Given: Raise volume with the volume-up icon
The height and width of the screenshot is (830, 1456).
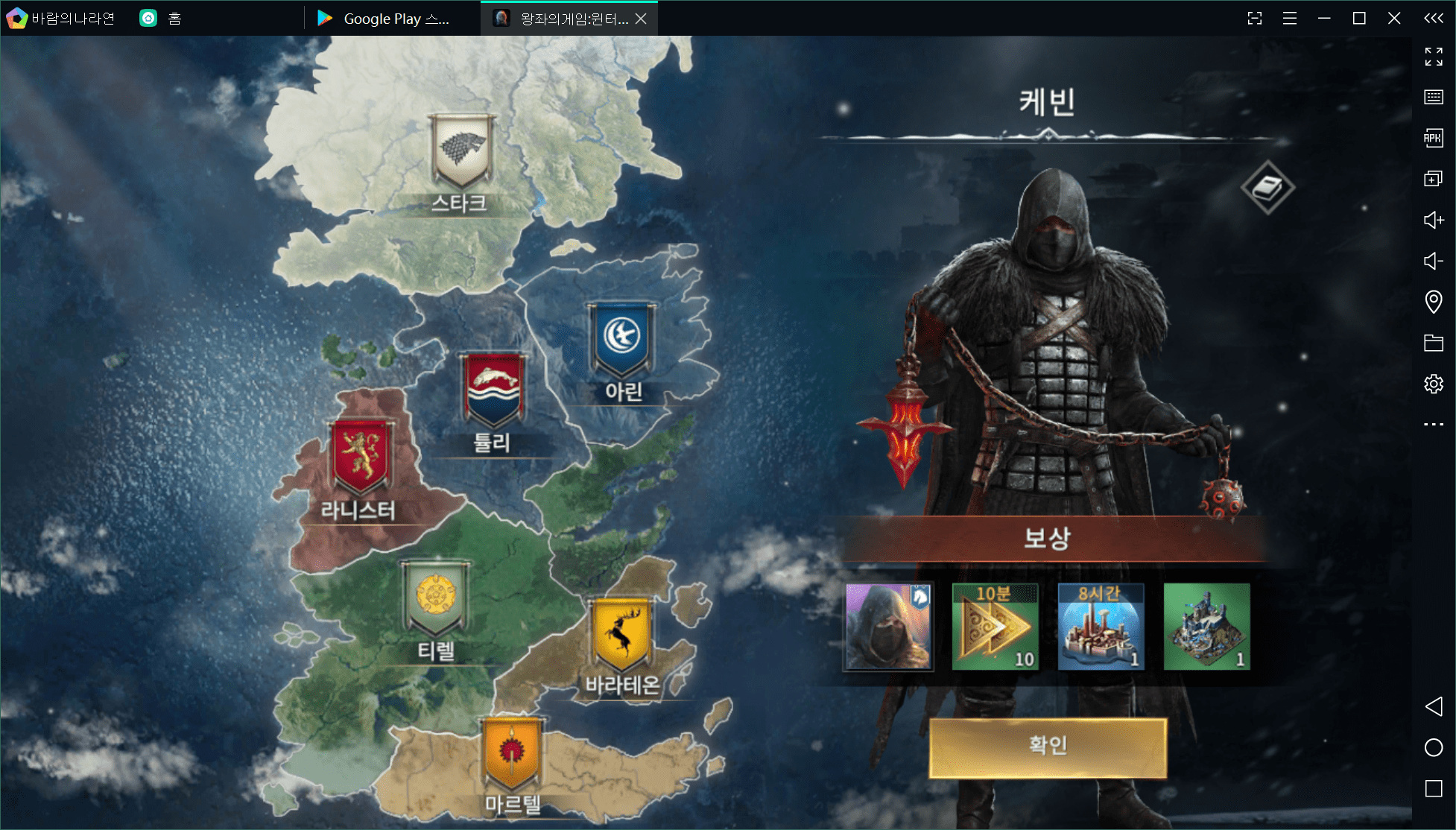Looking at the screenshot, I should pyautogui.click(x=1434, y=220).
